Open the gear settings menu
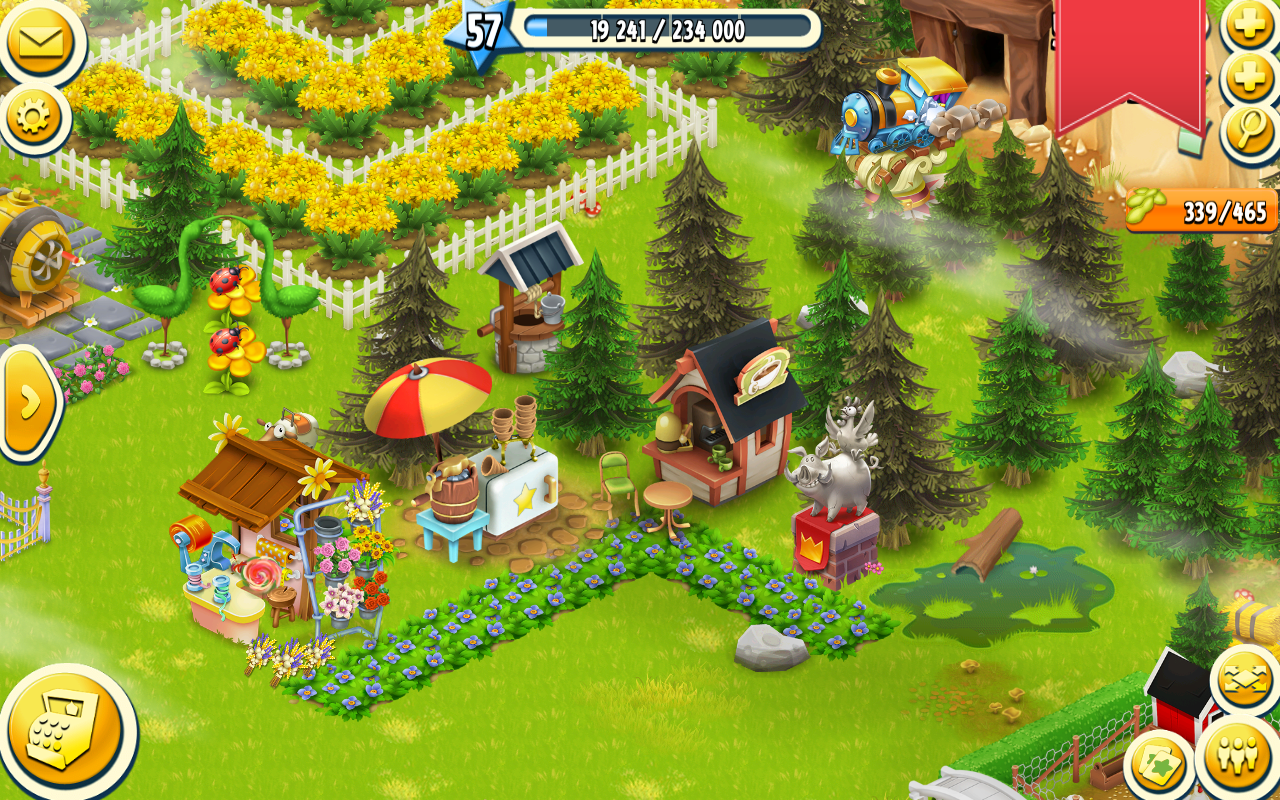The image size is (1280, 800). [34, 119]
